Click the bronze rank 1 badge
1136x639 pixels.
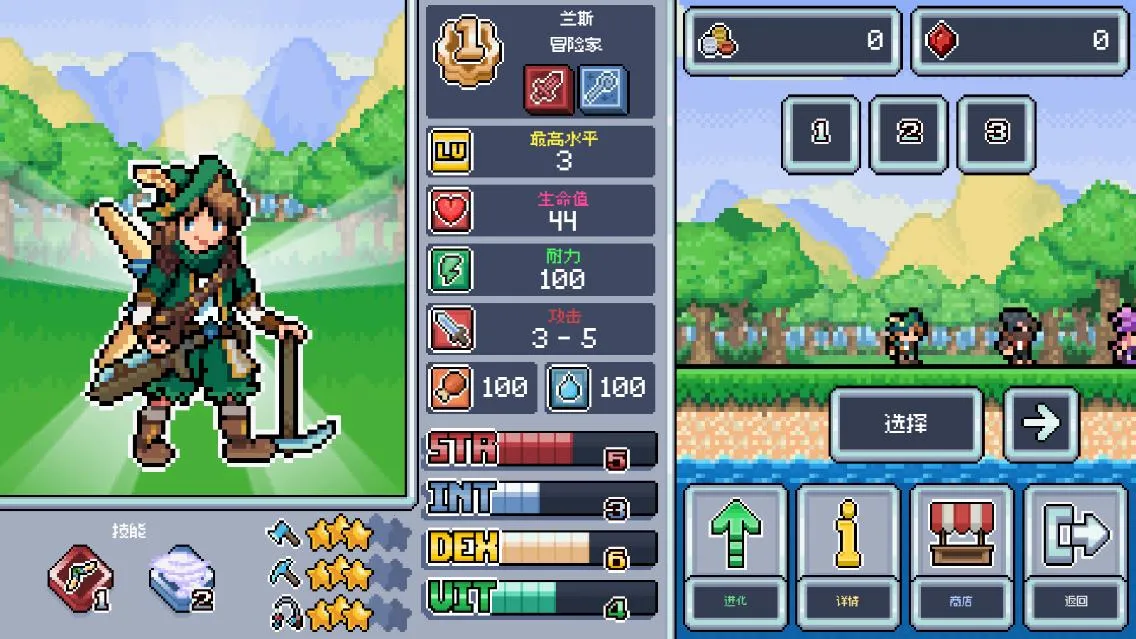tap(465, 51)
